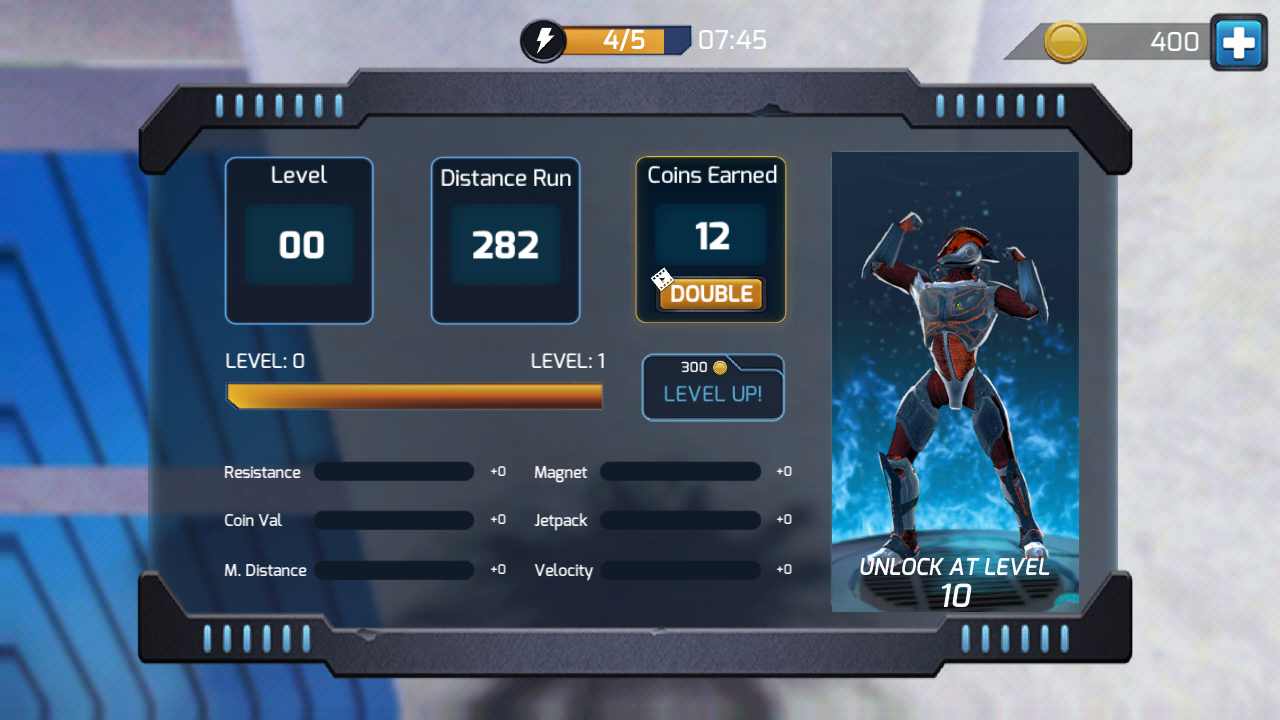
Task: Click the lightning bolt energy icon
Action: click(x=543, y=40)
